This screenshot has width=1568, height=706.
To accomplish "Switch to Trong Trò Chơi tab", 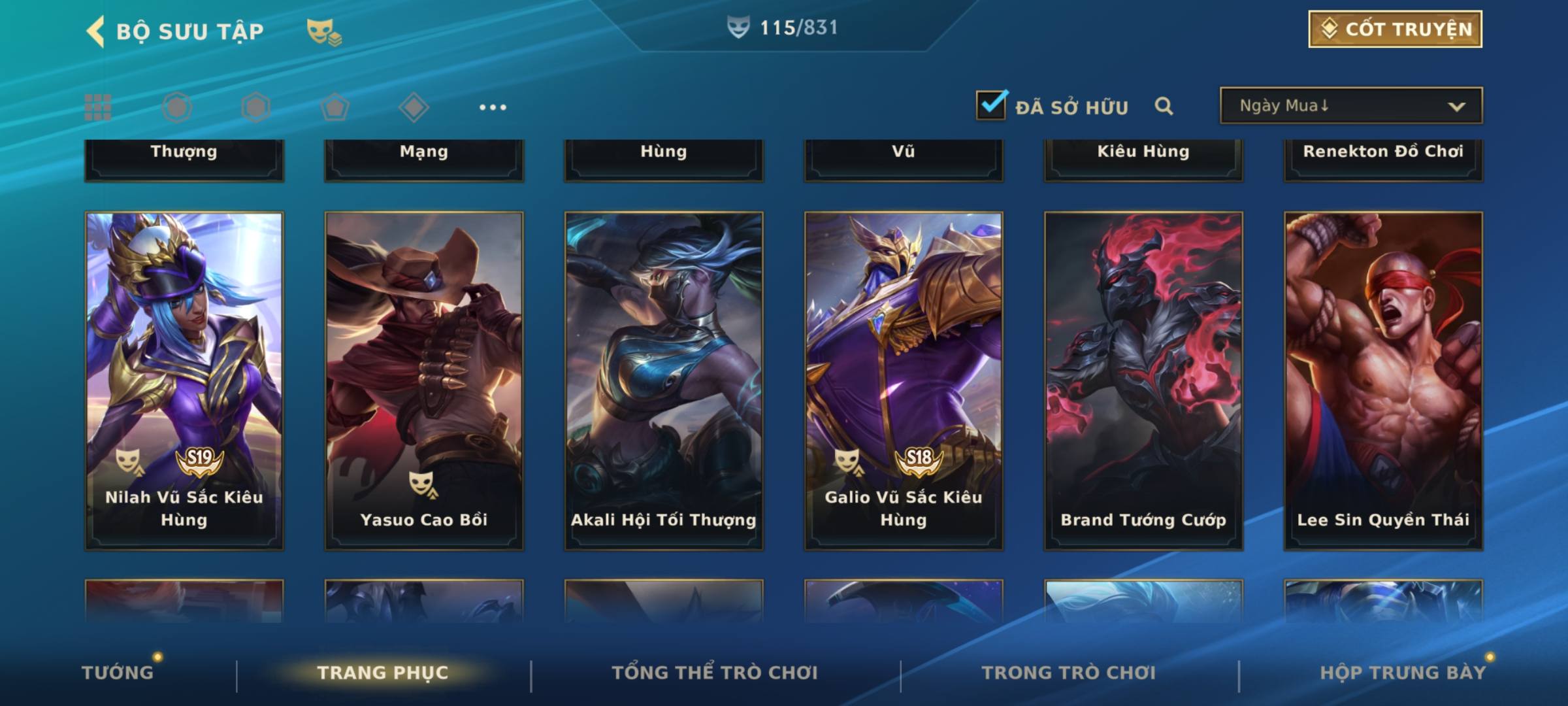I will (x=1069, y=673).
